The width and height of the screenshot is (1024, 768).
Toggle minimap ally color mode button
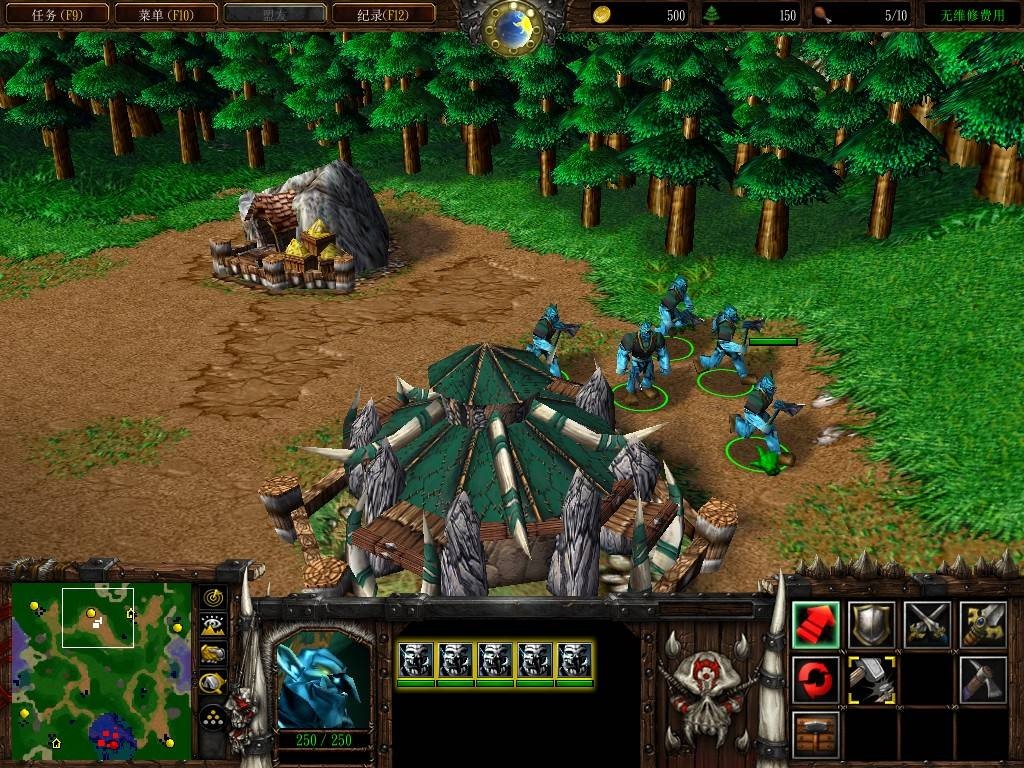point(212,655)
